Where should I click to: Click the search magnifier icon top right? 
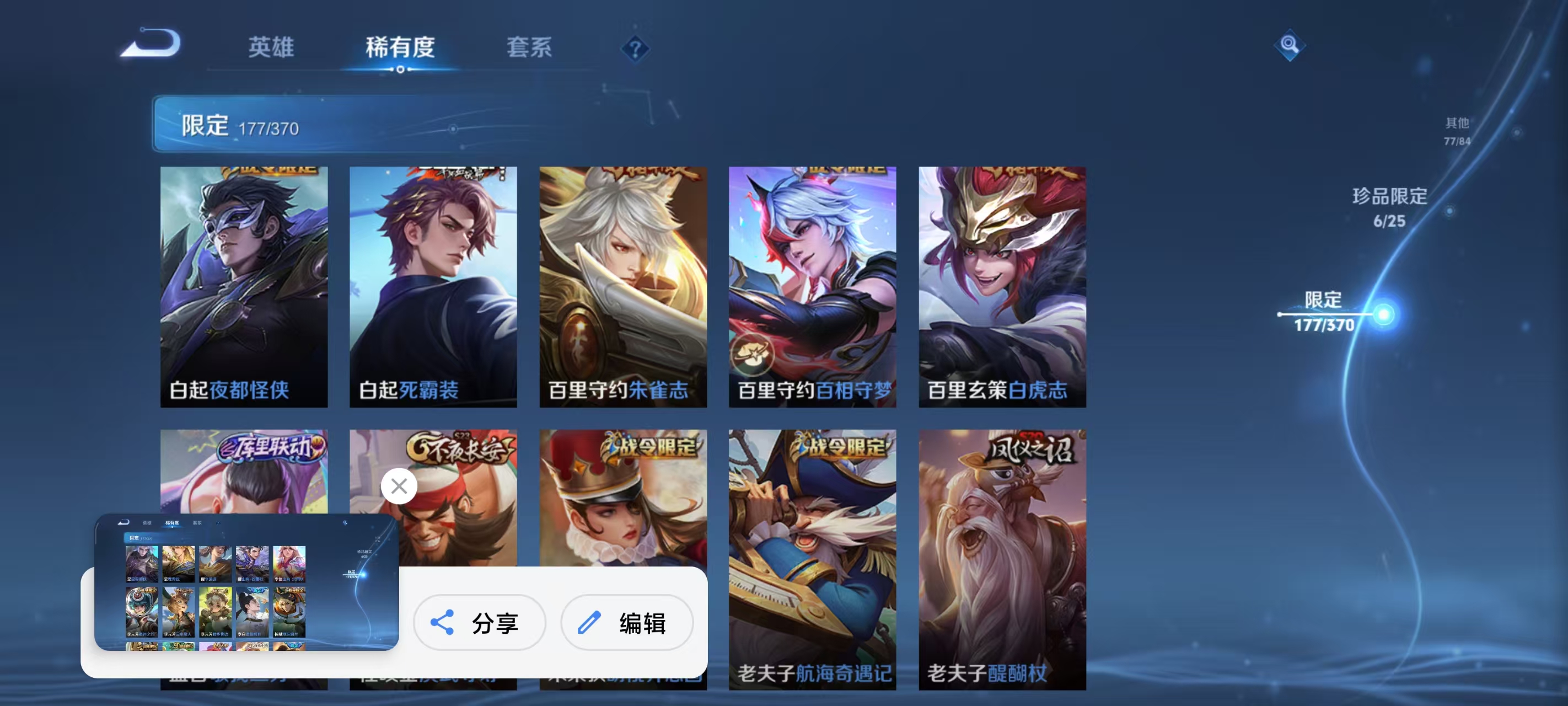[x=1291, y=45]
